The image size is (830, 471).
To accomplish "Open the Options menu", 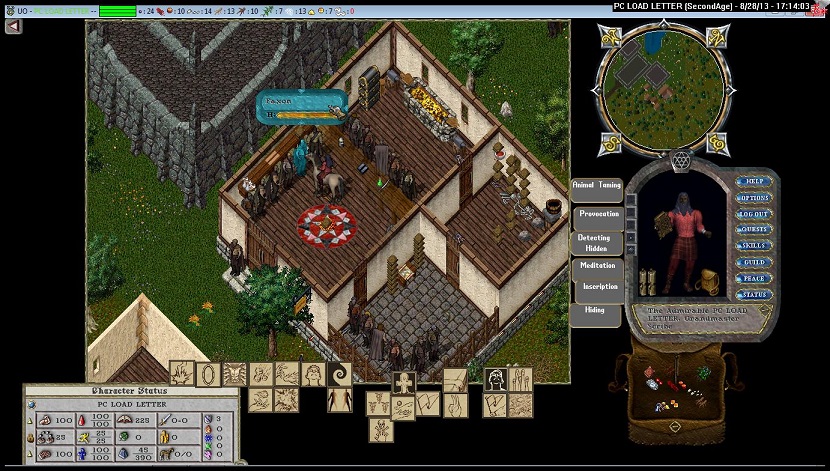I will click(754, 198).
